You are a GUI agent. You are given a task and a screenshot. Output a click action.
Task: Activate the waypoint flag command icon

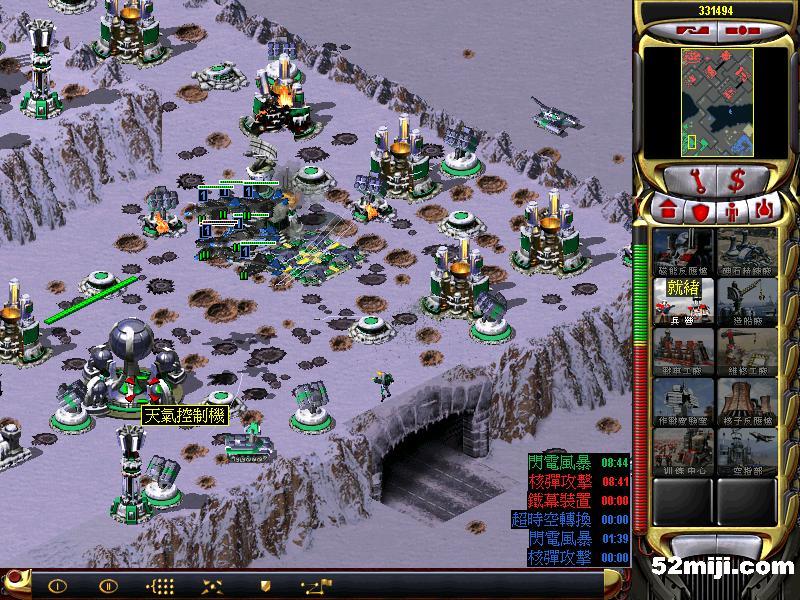tap(322, 585)
